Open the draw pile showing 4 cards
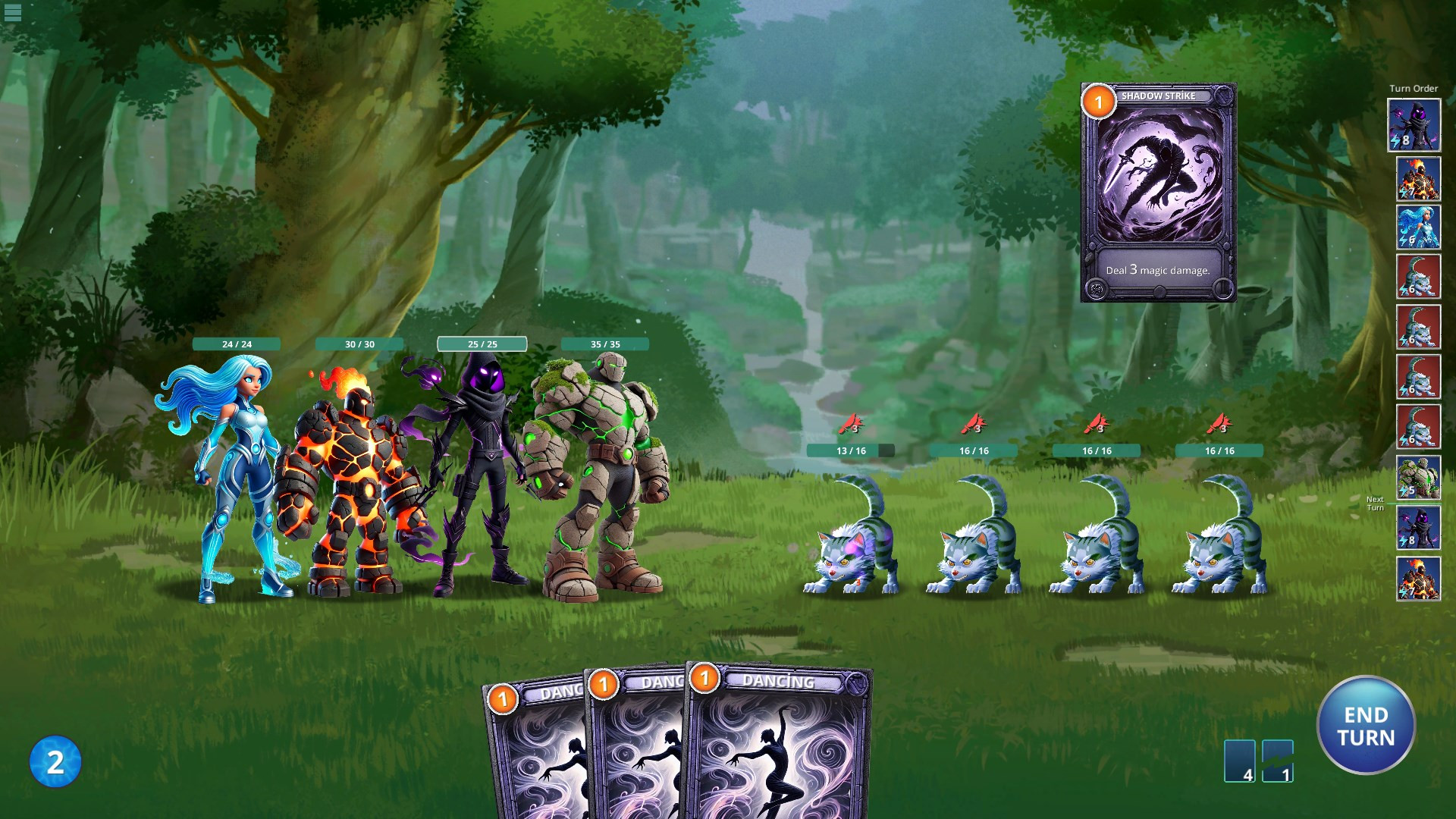This screenshot has width=1456, height=819. [x=1239, y=760]
